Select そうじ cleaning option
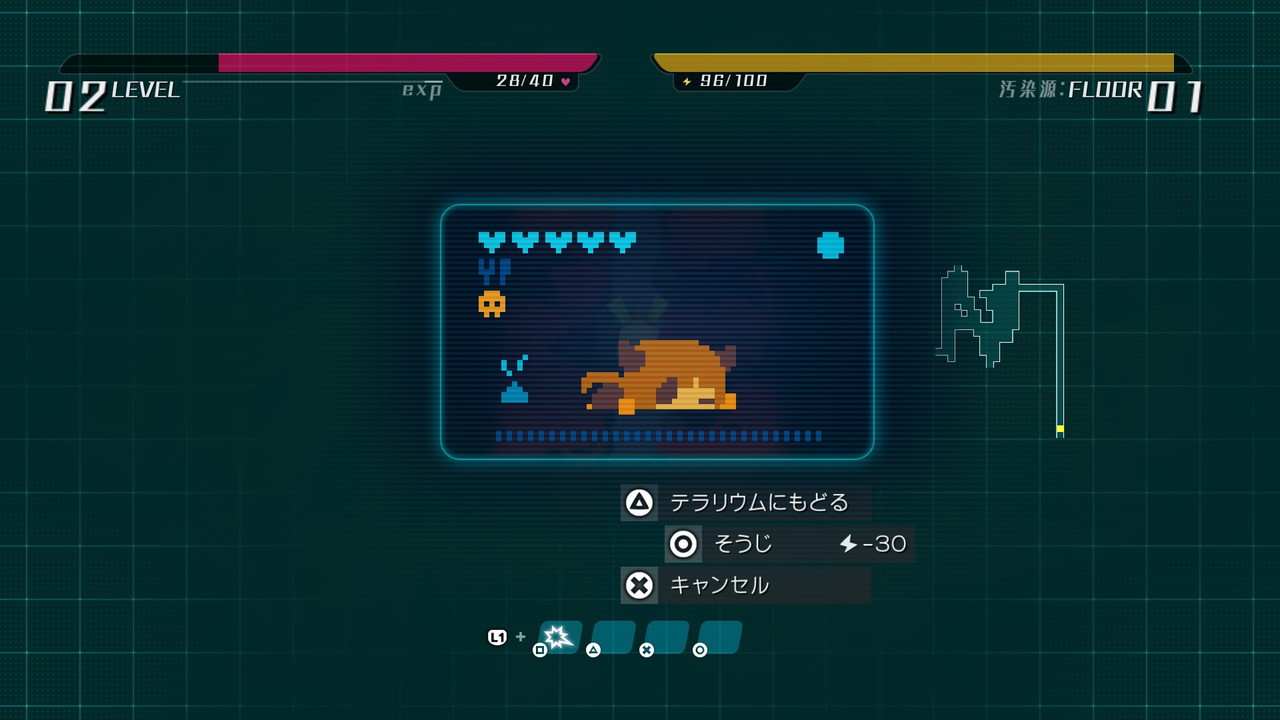 (789, 544)
